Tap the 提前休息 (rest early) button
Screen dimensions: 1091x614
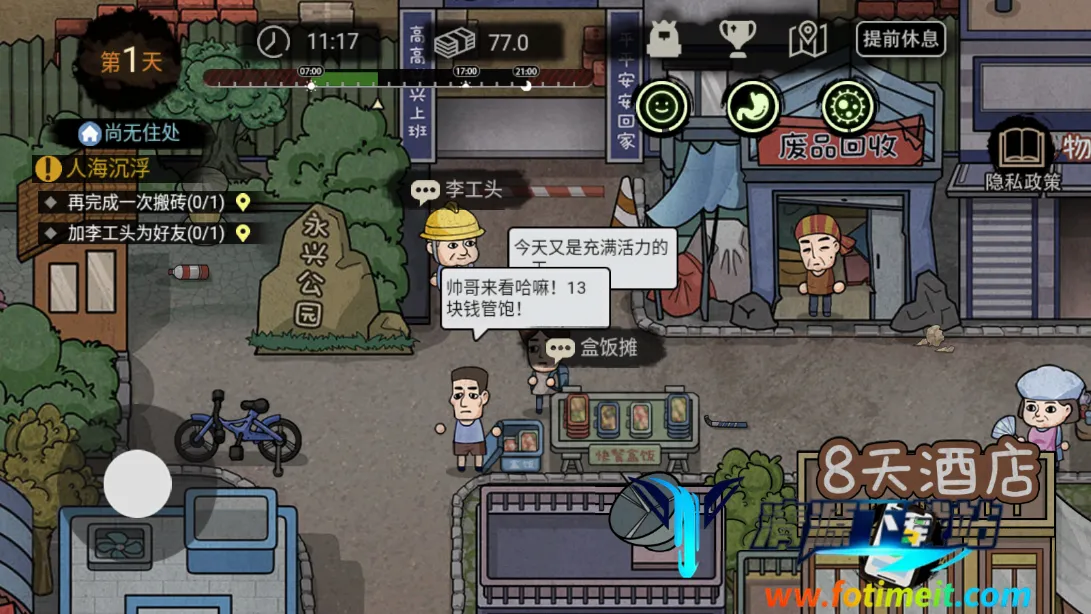tap(900, 39)
